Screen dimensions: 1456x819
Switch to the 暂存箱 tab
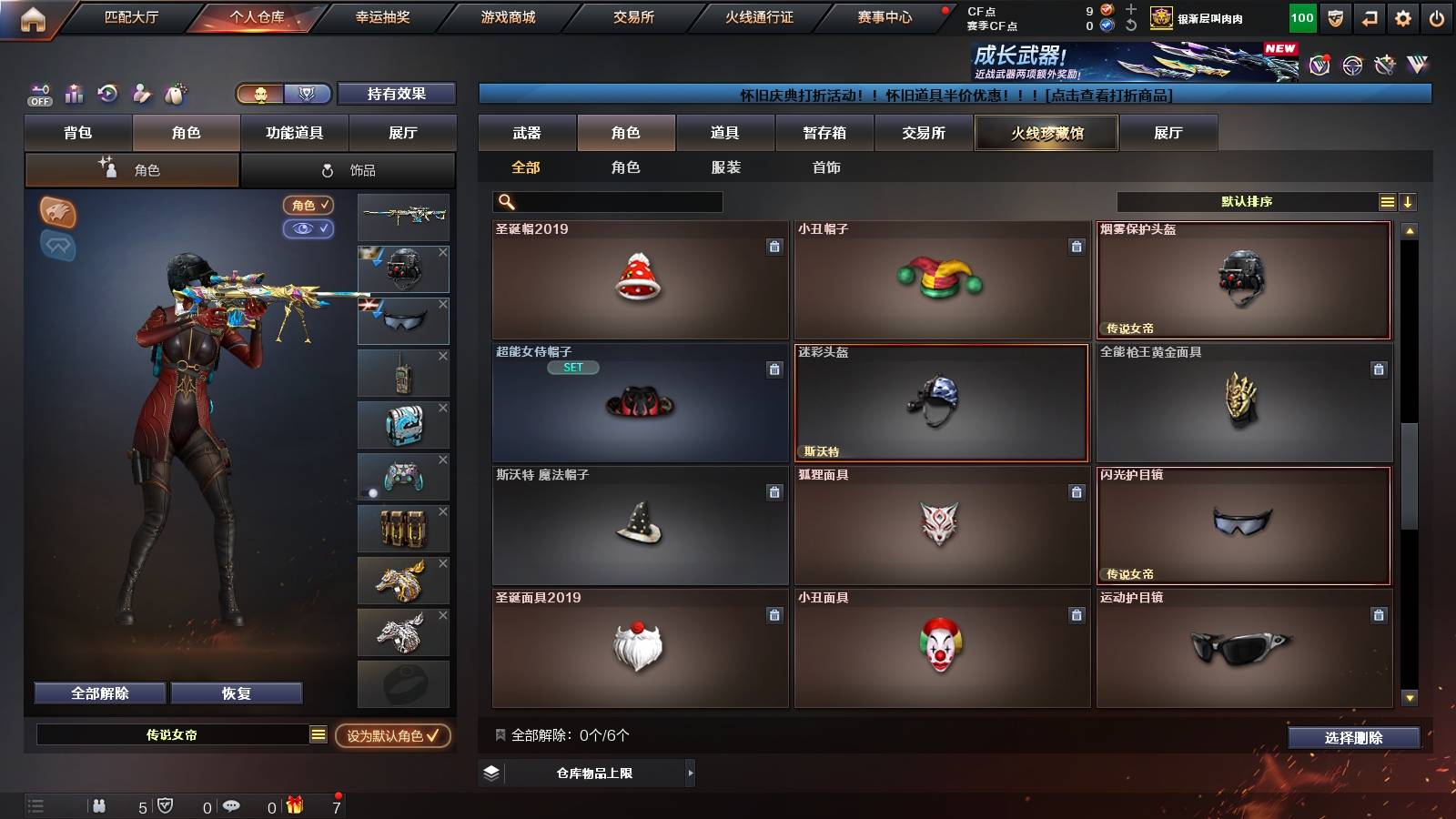(x=824, y=133)
